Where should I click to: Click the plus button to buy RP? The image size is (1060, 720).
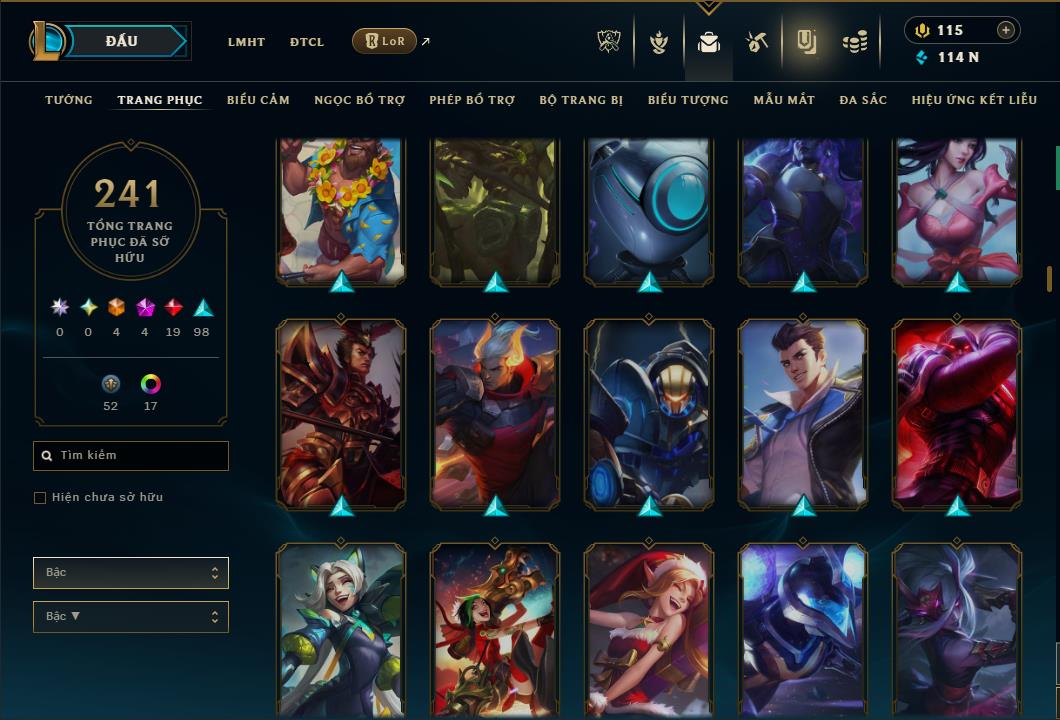1005,30
